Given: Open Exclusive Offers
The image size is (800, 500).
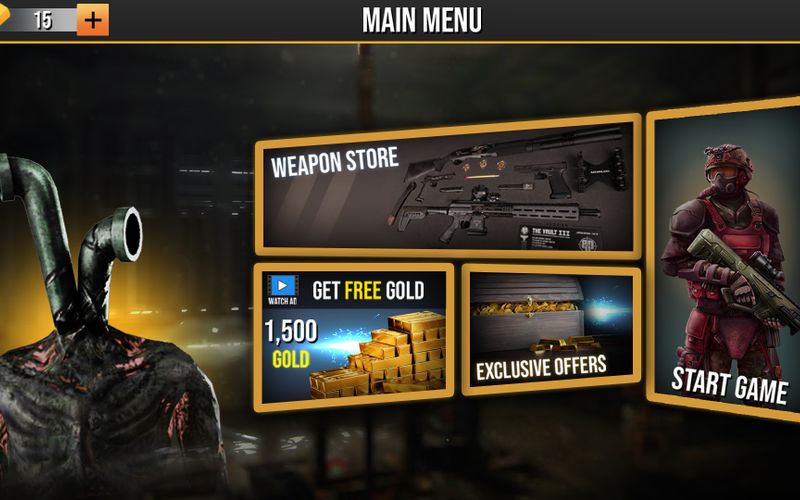Looking at the screenshot, I should click(x=551, y=330).
